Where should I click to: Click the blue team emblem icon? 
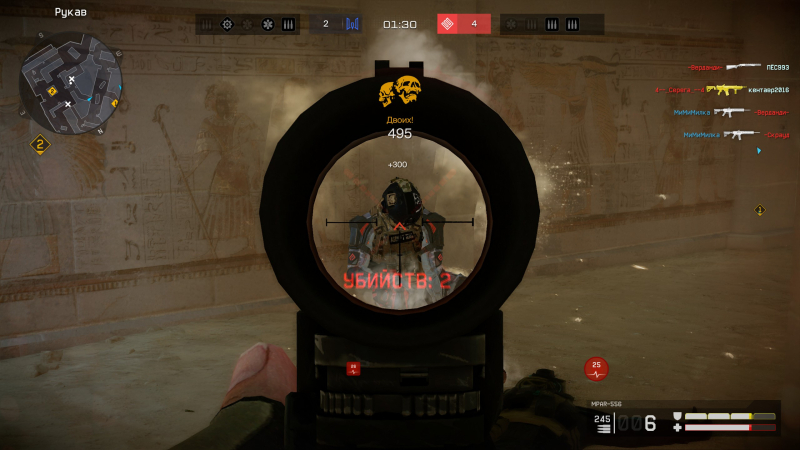[352, 23]
